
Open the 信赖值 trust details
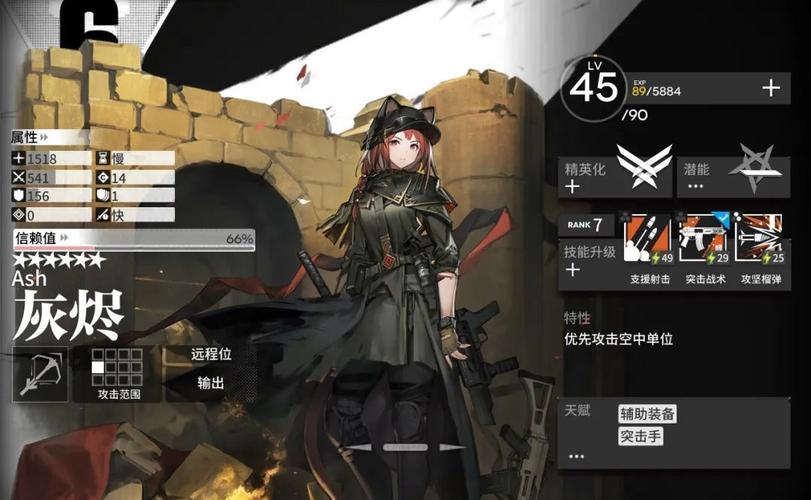click(134, 240)
